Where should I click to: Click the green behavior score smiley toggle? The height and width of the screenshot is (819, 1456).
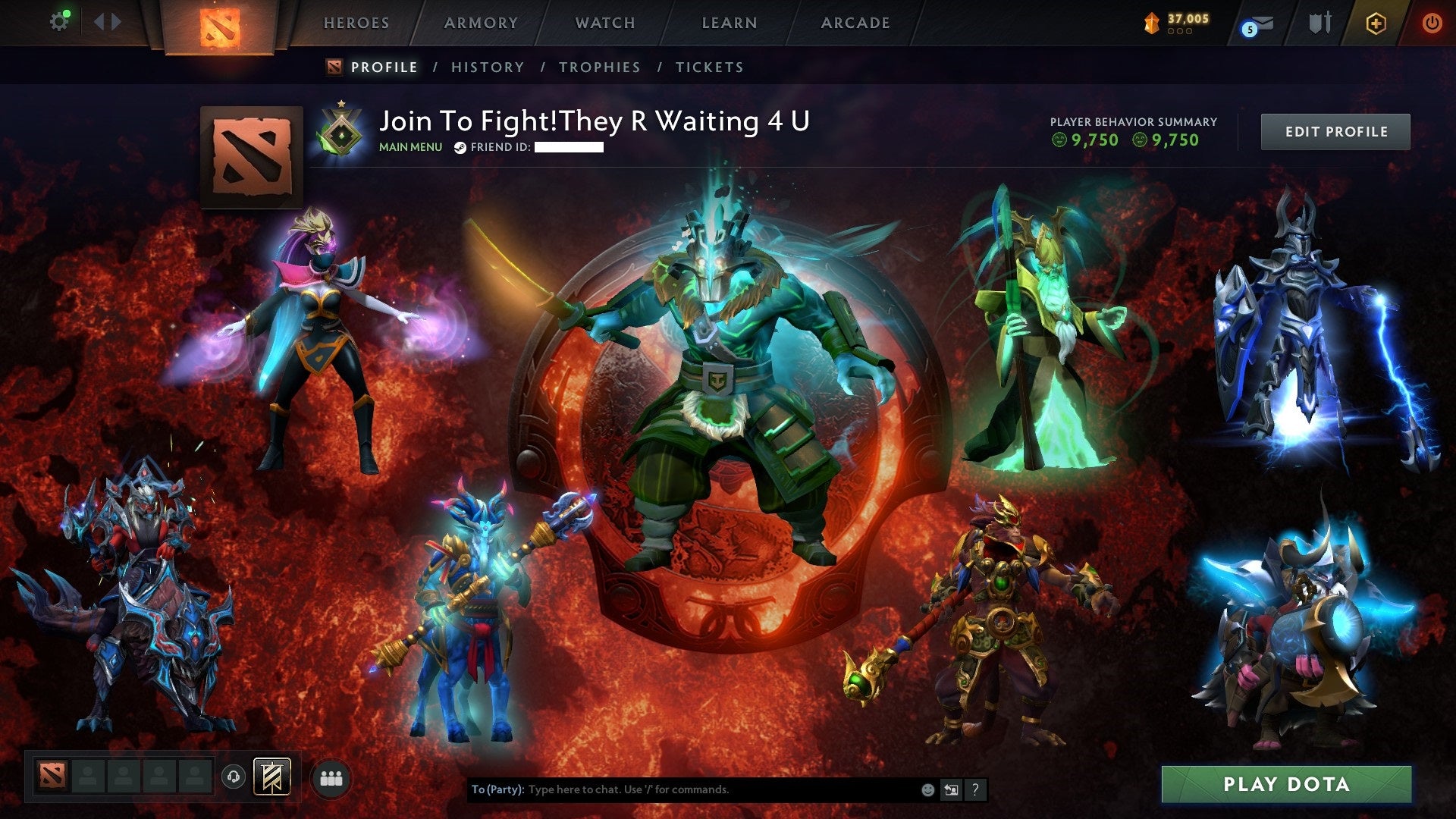[1060, 140]
